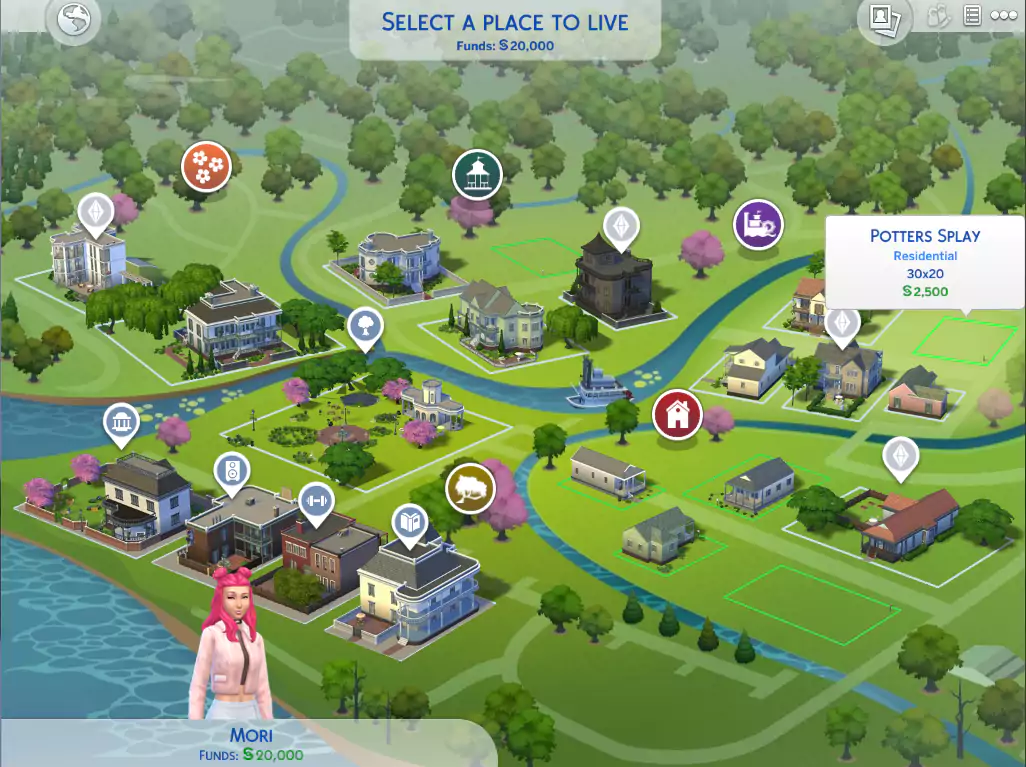The height and width of the screenshot is (767, 1026).
Task: Choose the purple riverboat neighborhood marker
Action: point(758,223)
